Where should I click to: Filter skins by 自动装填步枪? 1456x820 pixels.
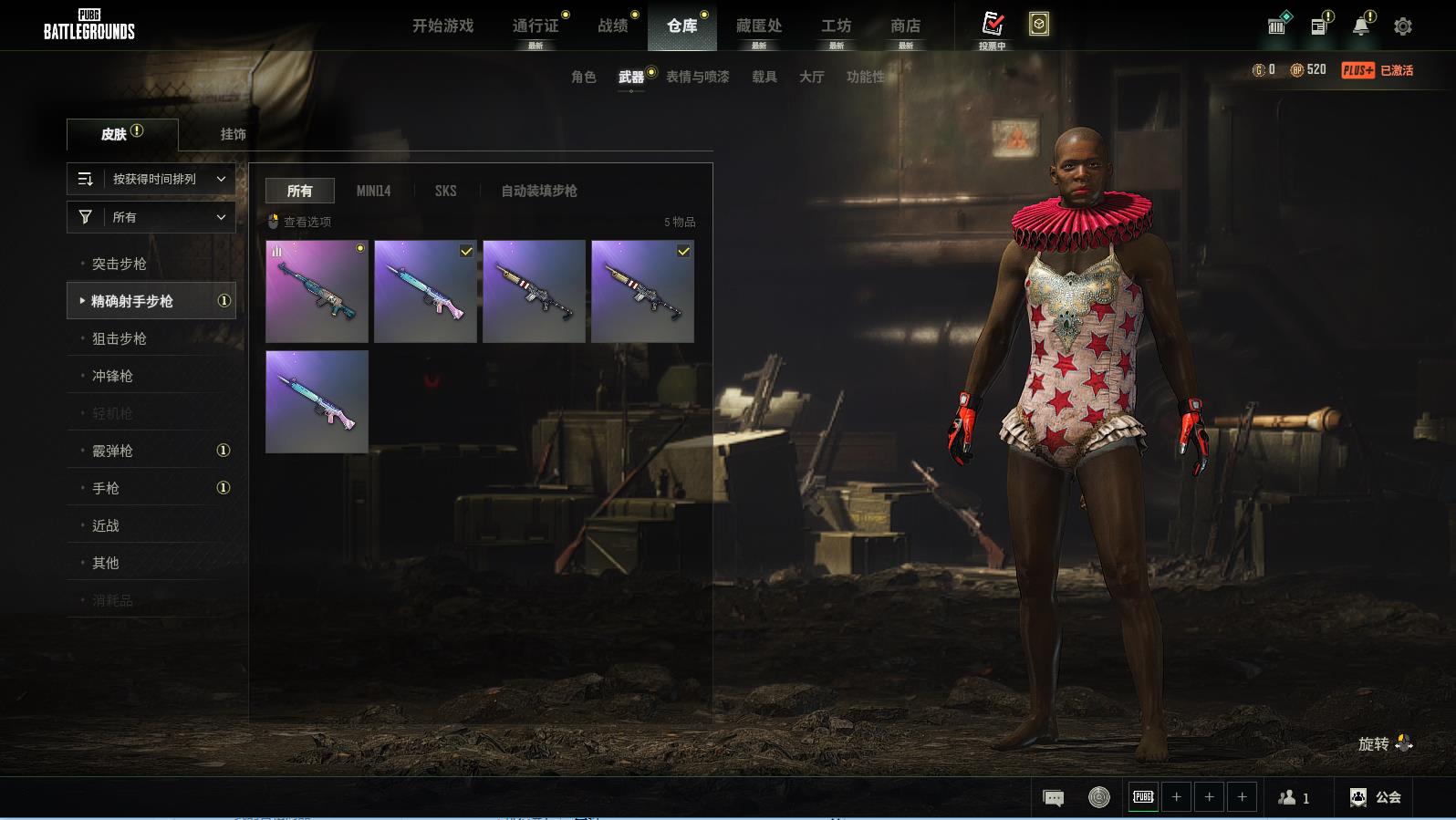pyautogui.click(x=538, y=191)
